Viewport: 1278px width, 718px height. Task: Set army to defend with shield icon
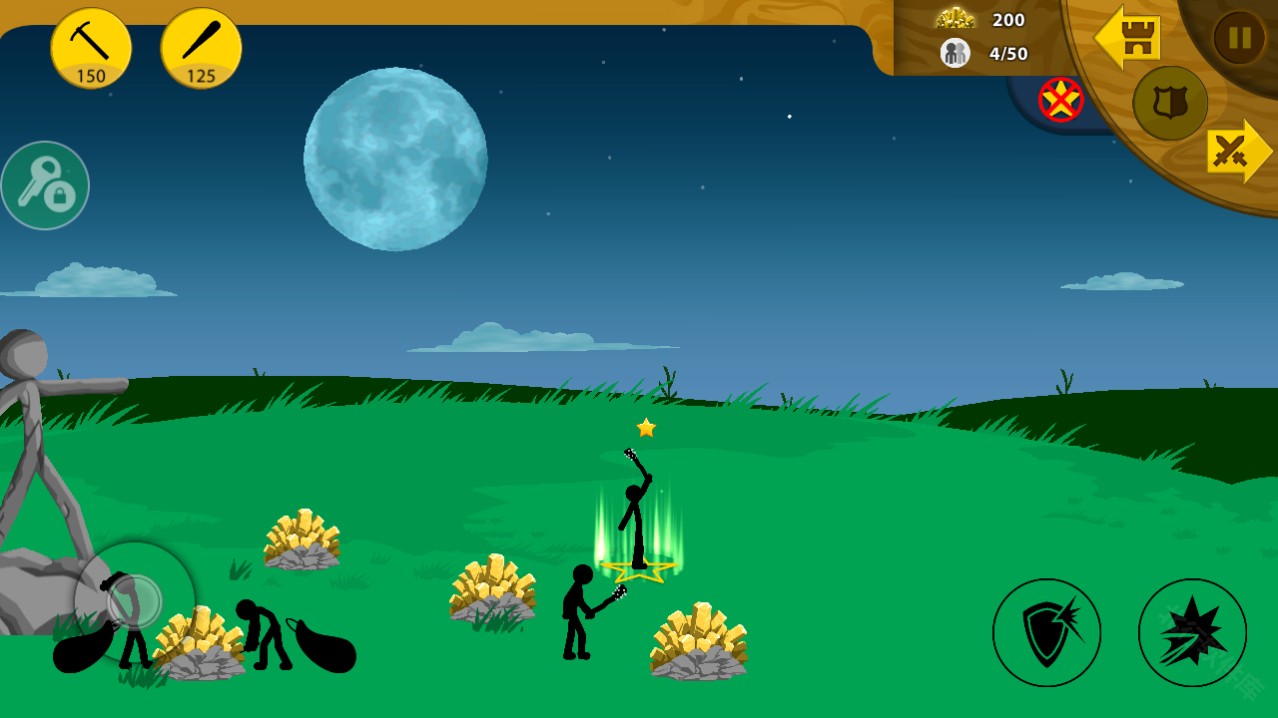point(1169,103)
